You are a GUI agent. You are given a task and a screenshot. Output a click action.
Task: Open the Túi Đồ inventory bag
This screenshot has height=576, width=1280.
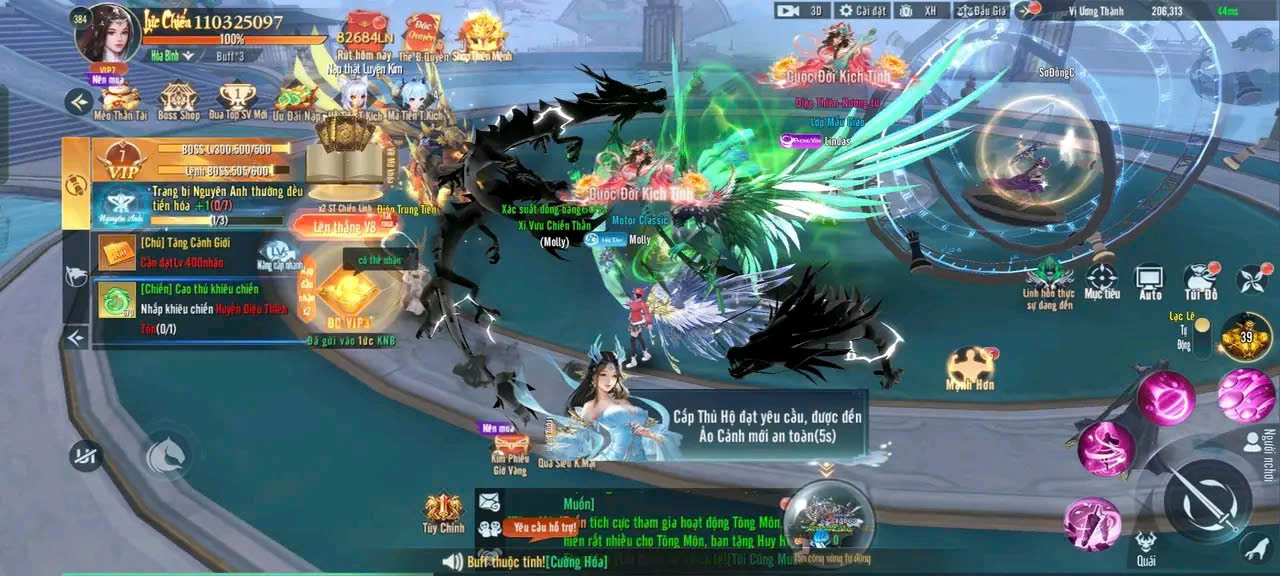point(1199,280)
